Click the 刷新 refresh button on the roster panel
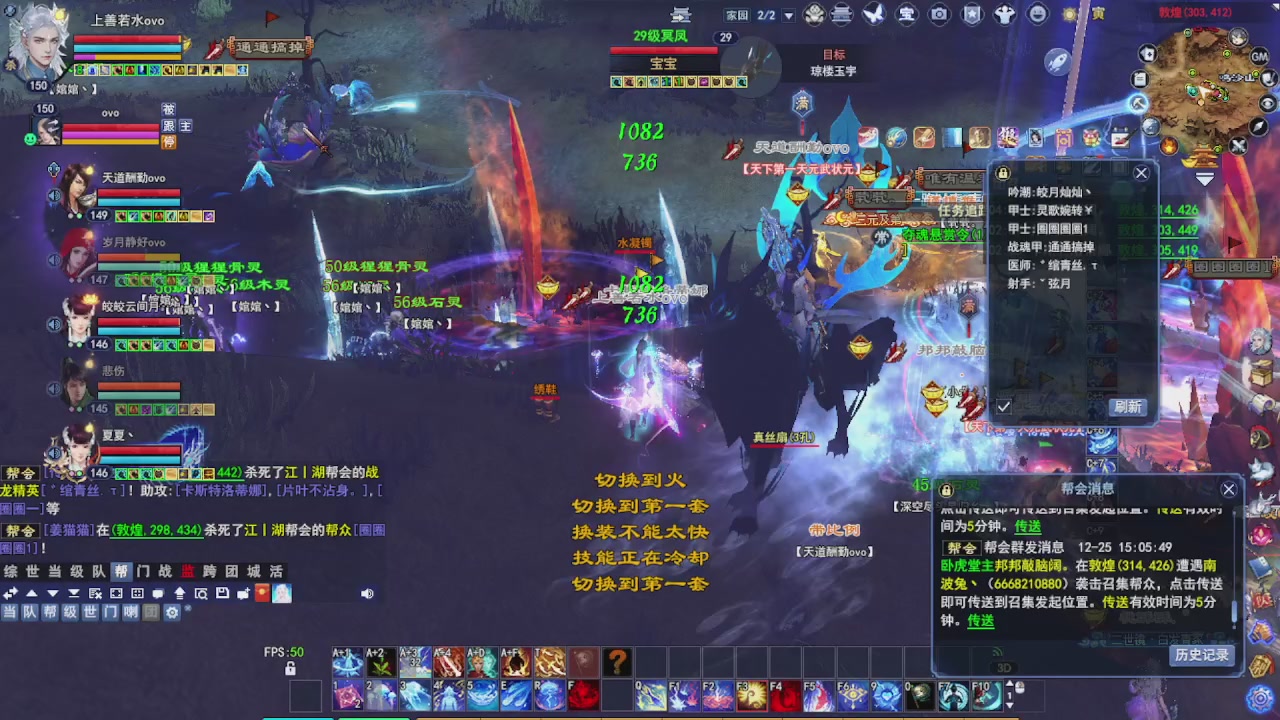The width and height of the screenshot is (1280, 720). [1126, 406]
